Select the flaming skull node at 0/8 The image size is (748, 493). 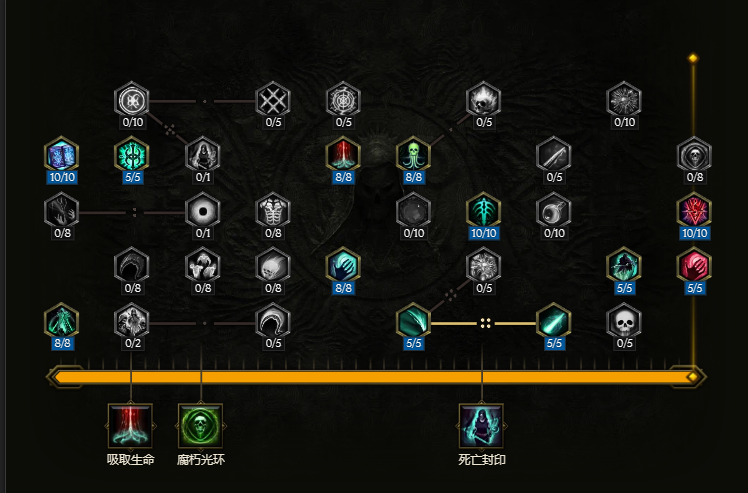pyautogui.click(x=272, y=265)
